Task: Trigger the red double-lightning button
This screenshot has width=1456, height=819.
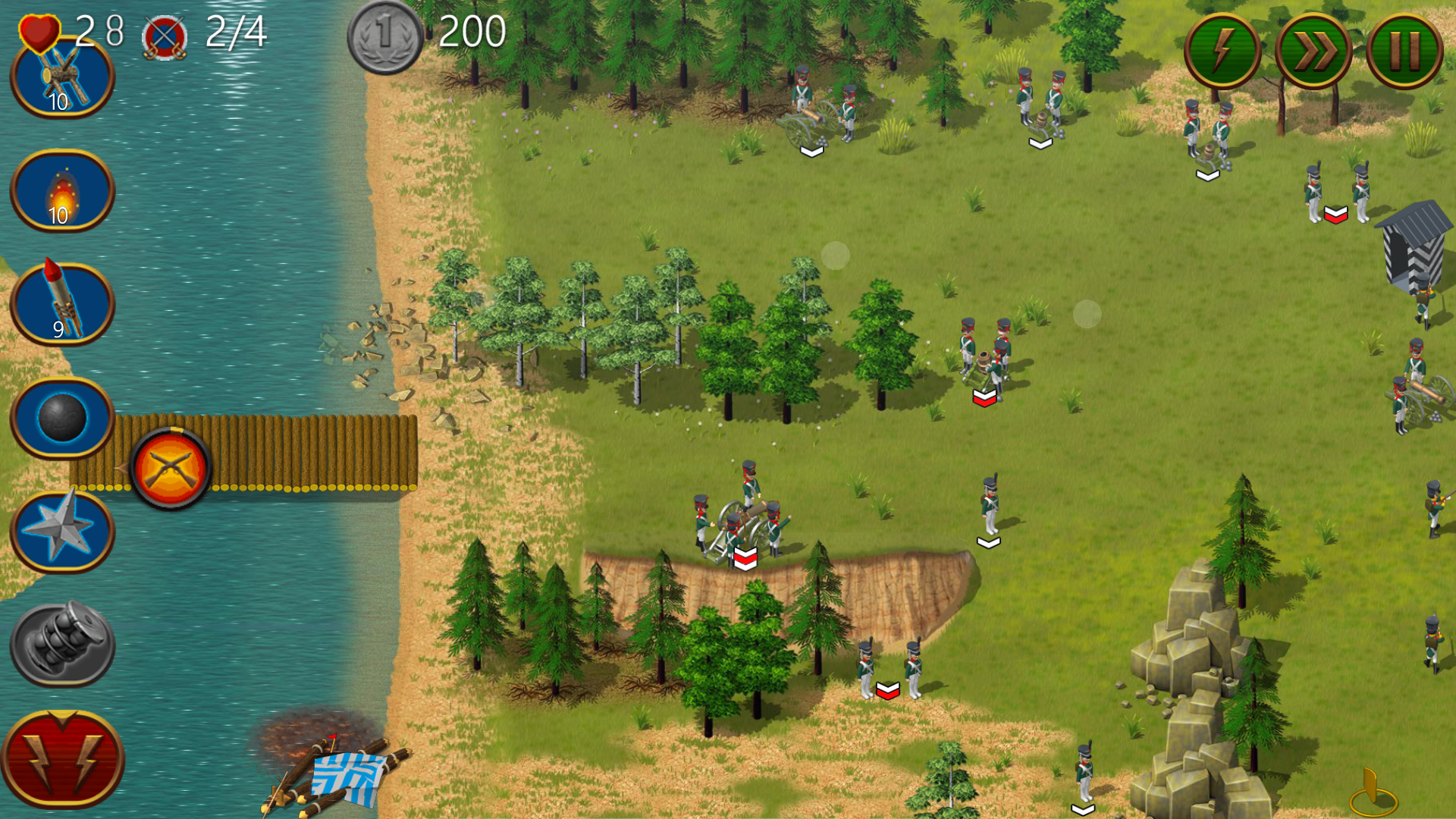Action: click(62, 758)
